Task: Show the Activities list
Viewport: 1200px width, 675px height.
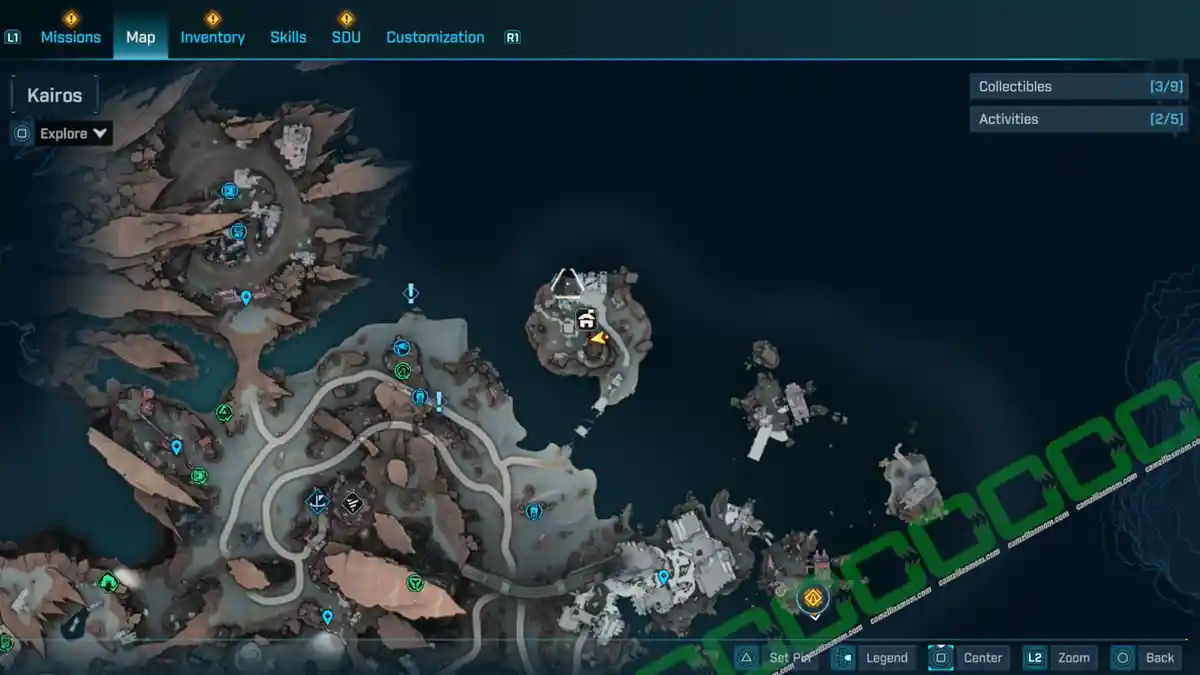Action: coord(1078,119)
